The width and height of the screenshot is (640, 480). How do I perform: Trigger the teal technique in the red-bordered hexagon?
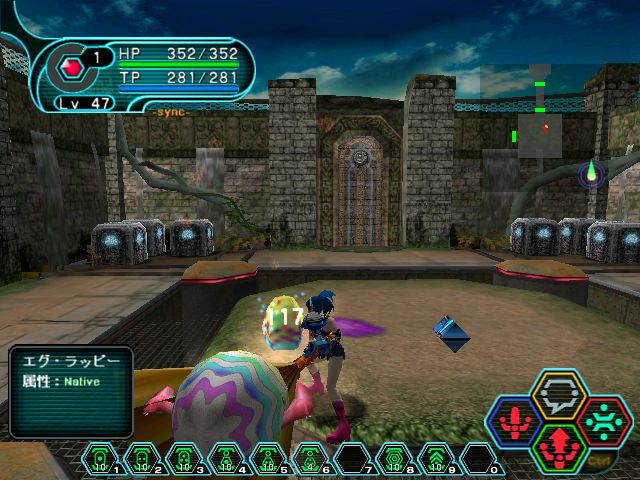pos(601,420)
